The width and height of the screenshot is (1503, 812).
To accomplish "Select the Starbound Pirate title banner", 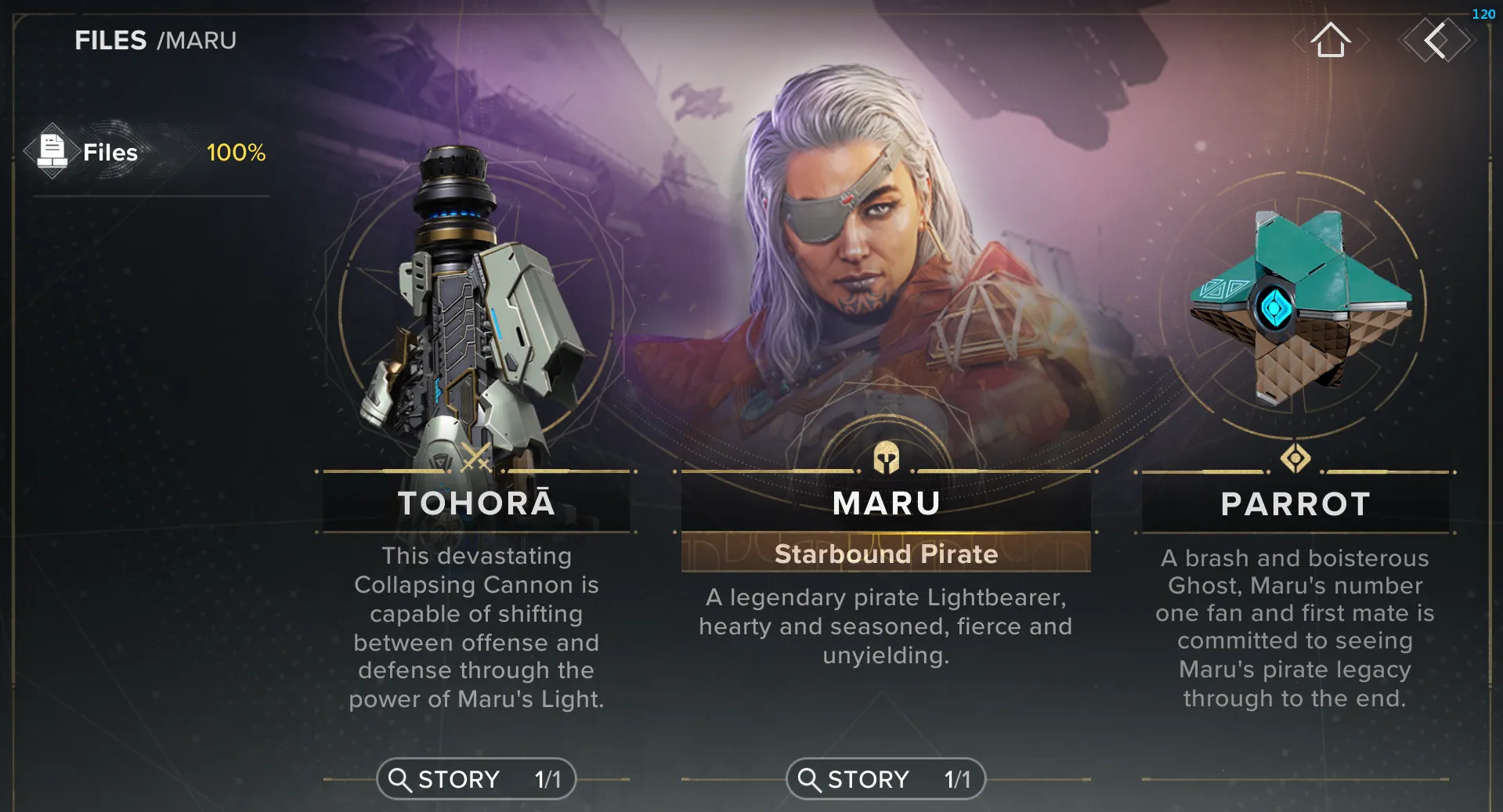I will point(885,554).
